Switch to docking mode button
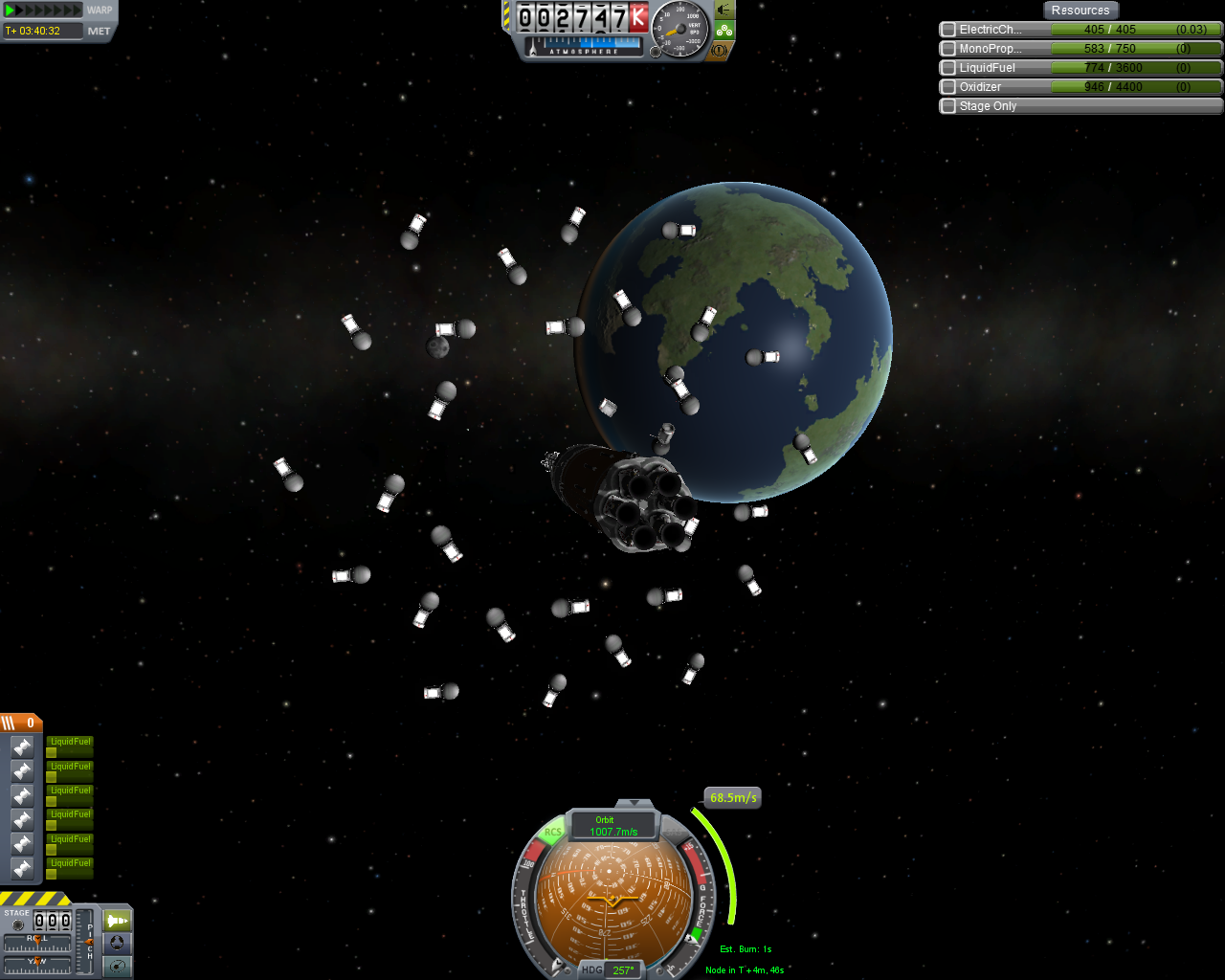 (117, 943)
